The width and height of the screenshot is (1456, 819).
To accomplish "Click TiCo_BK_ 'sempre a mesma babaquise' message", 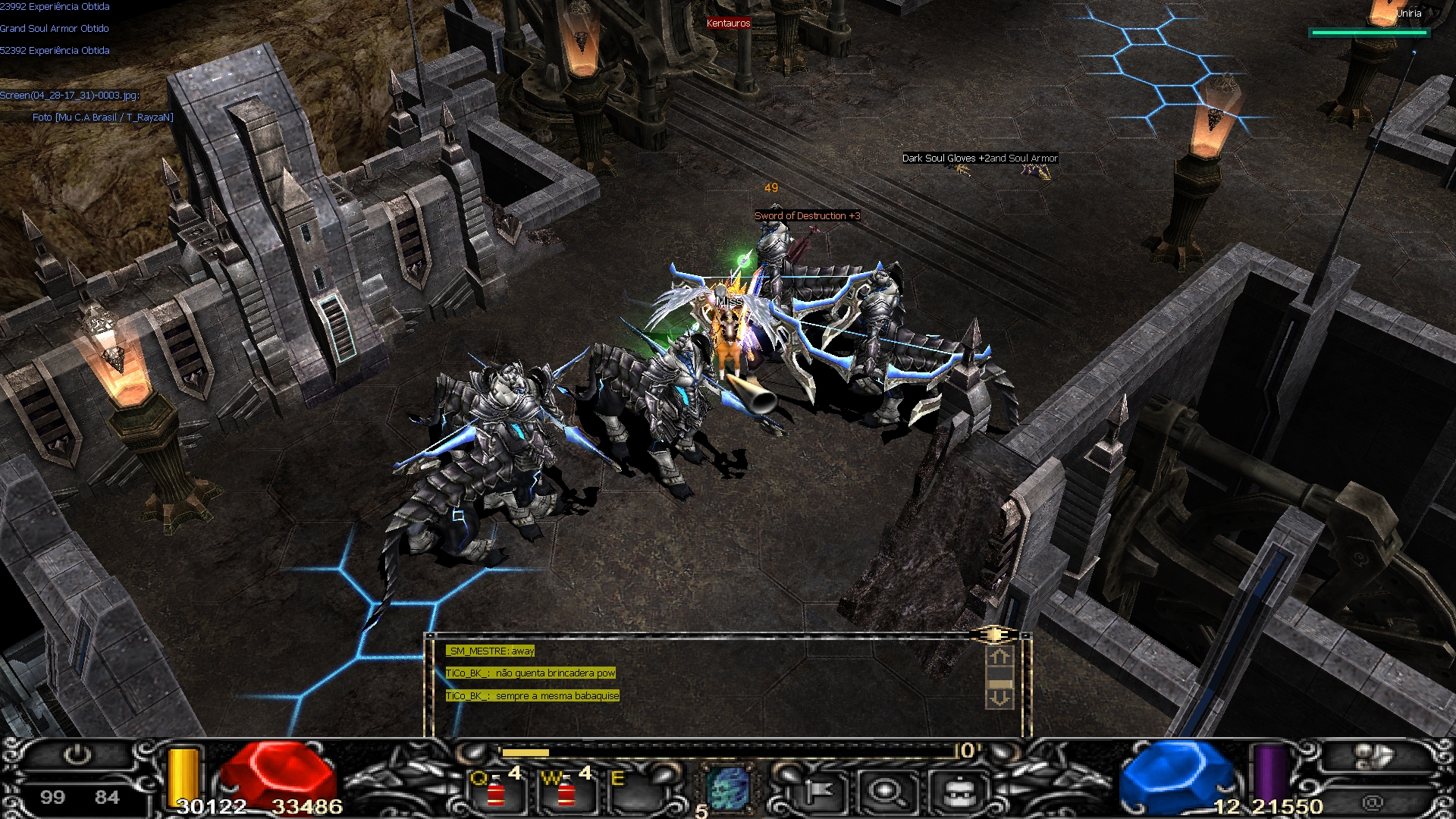I will [x=532, y=695].
